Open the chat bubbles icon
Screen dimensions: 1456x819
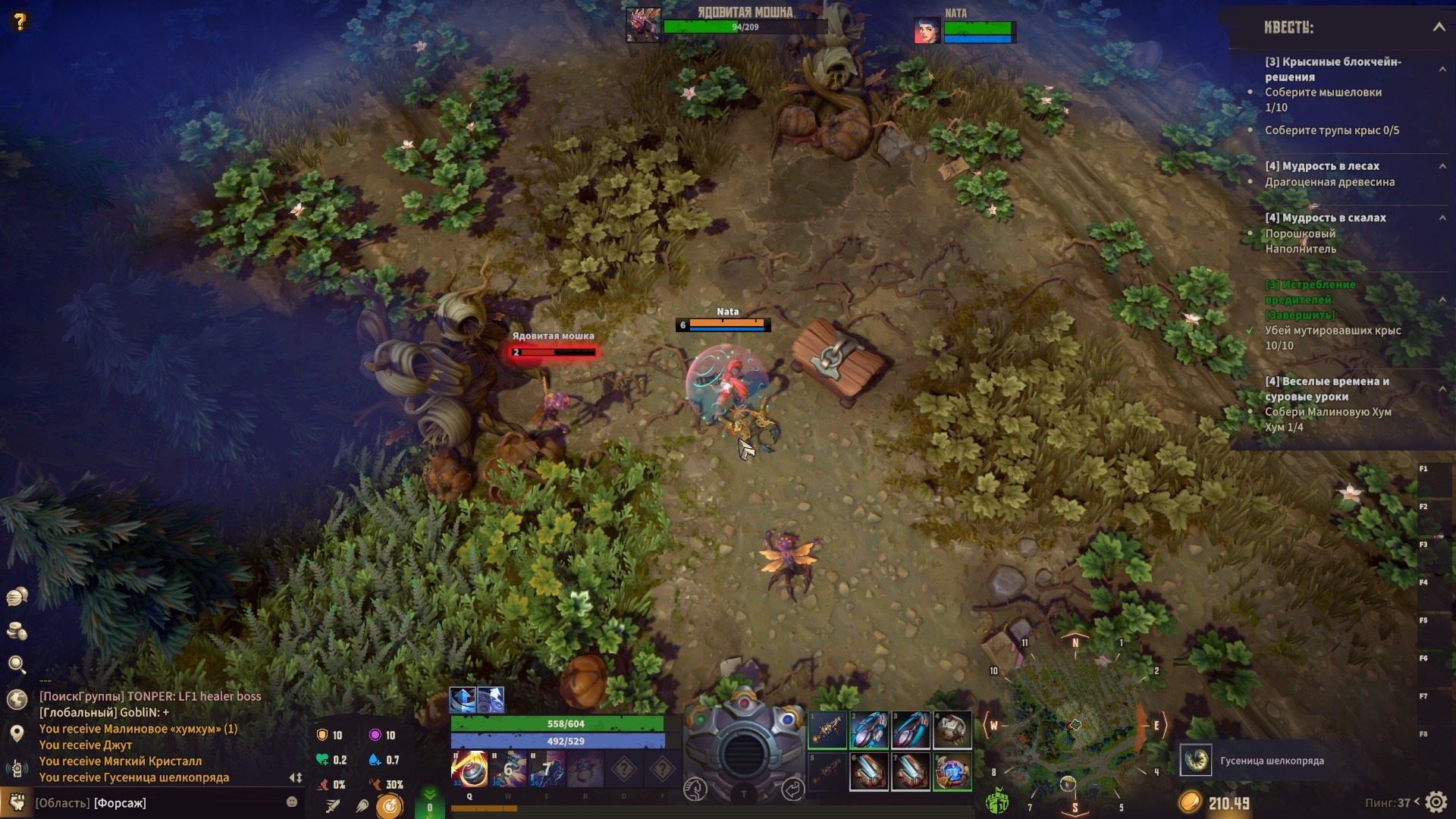point(17,597)
